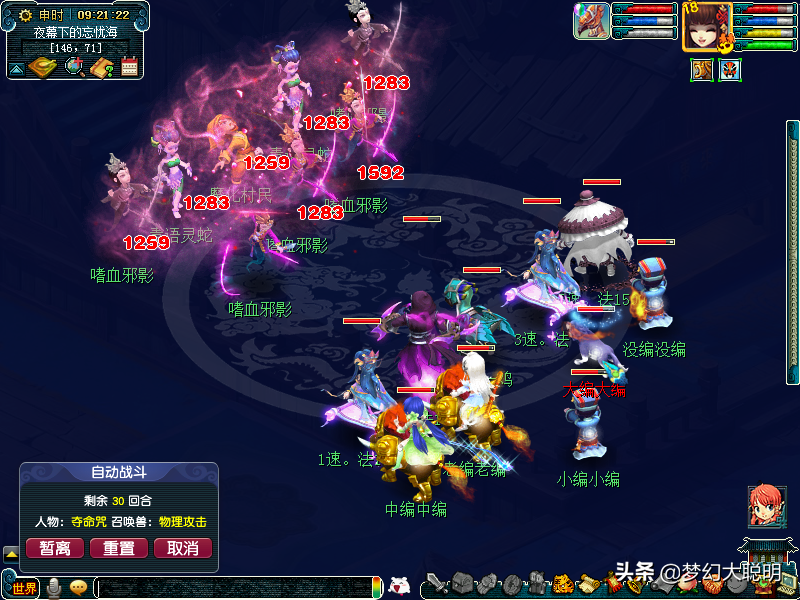Open the world map globe icon
The width and height of the screenshot is (800, 600).
click(x=74, y=67)
